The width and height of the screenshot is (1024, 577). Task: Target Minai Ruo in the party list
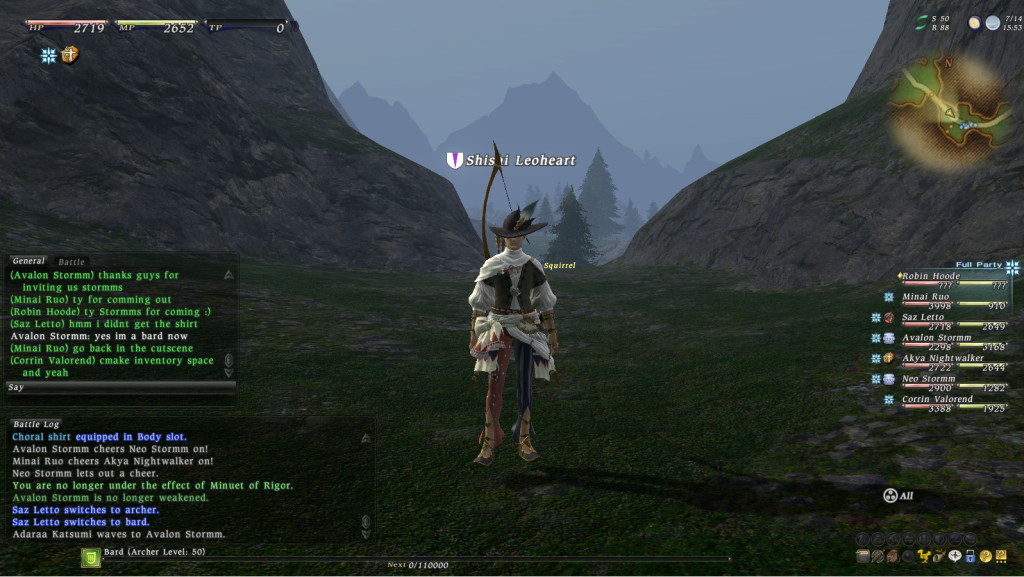pos(926,297)
